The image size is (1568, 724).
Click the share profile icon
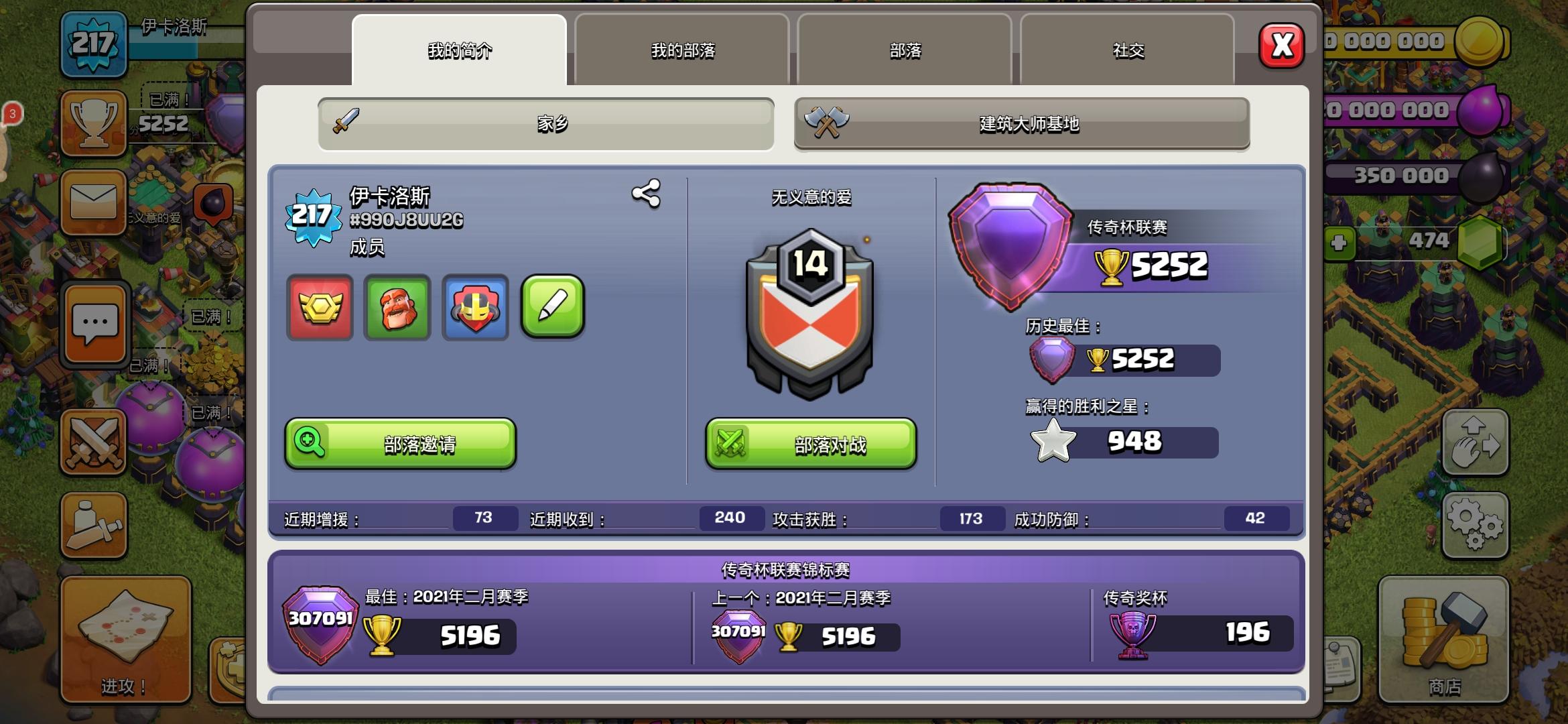coord(645,195)
